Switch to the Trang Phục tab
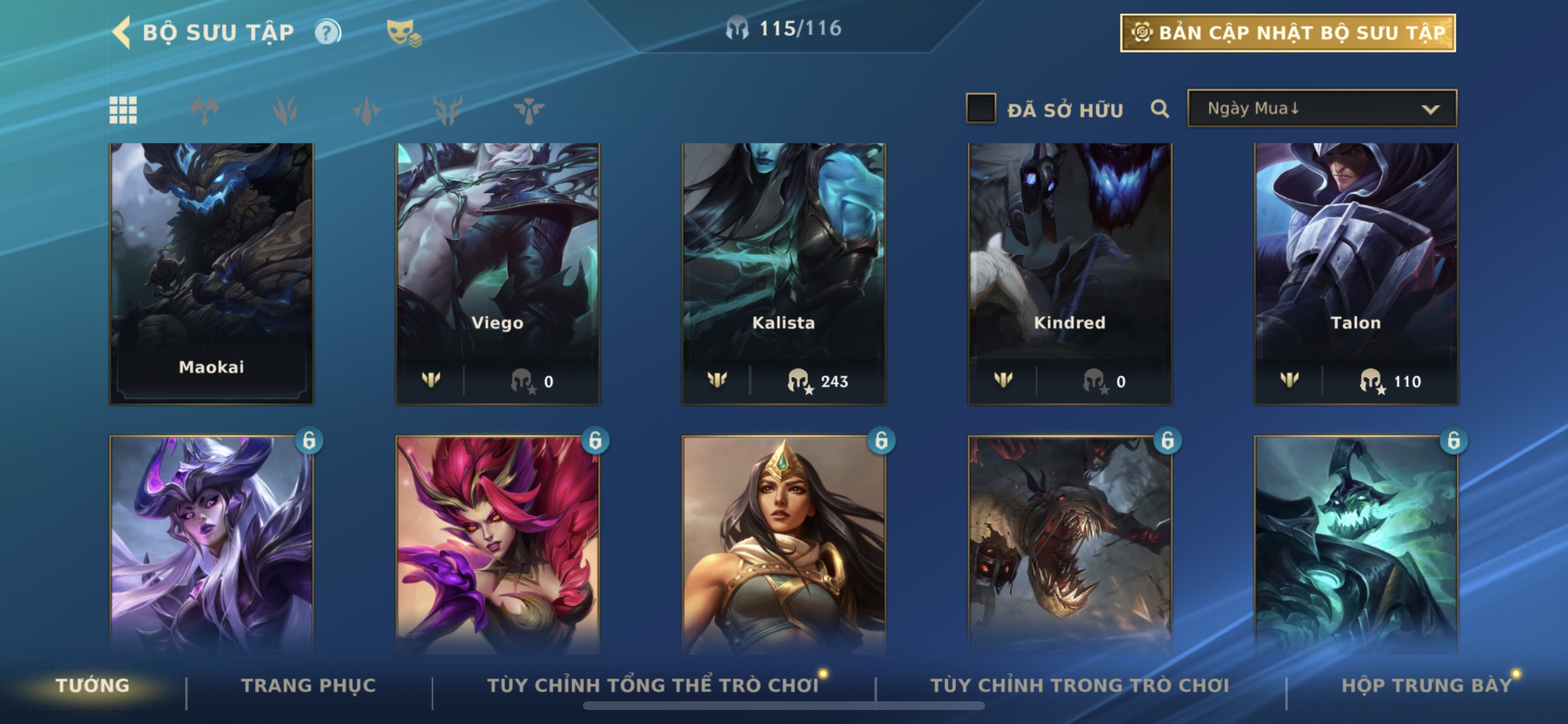 (309, 686)
